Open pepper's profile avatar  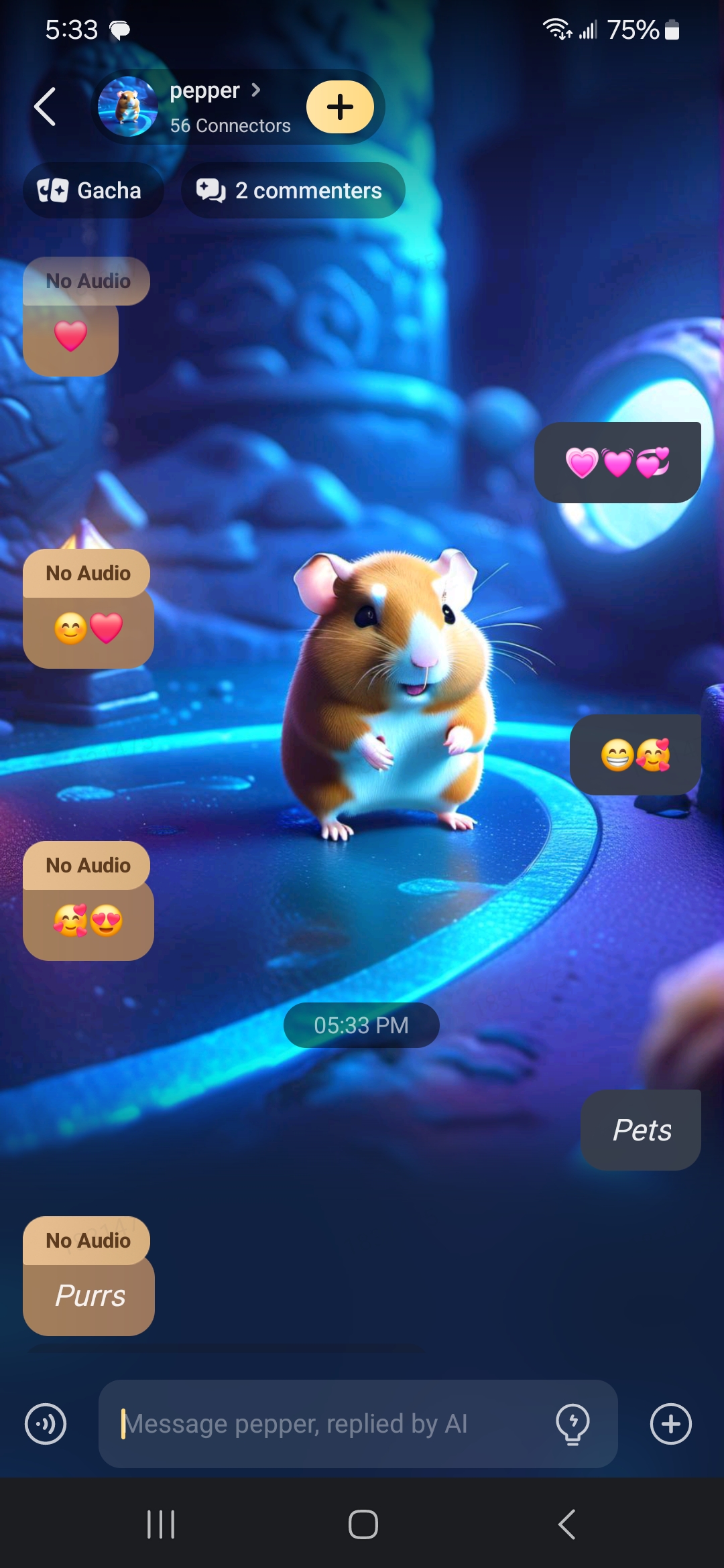click(127, 107)
